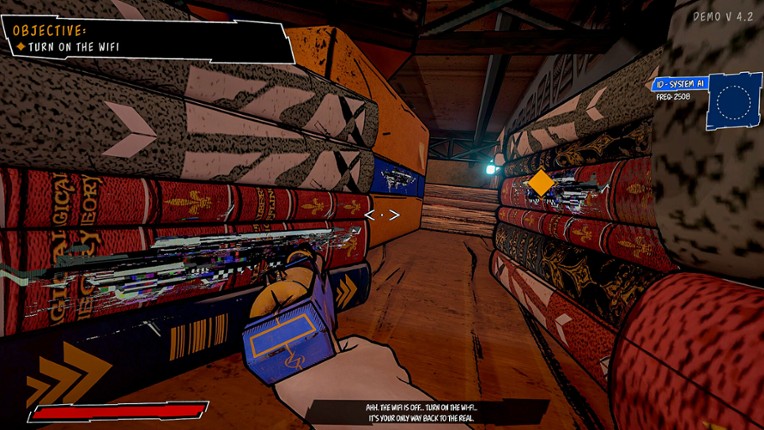This screenshot has width=764, height=430.
Task: Select the orange diamond objective marker
Action: (540, 183)
